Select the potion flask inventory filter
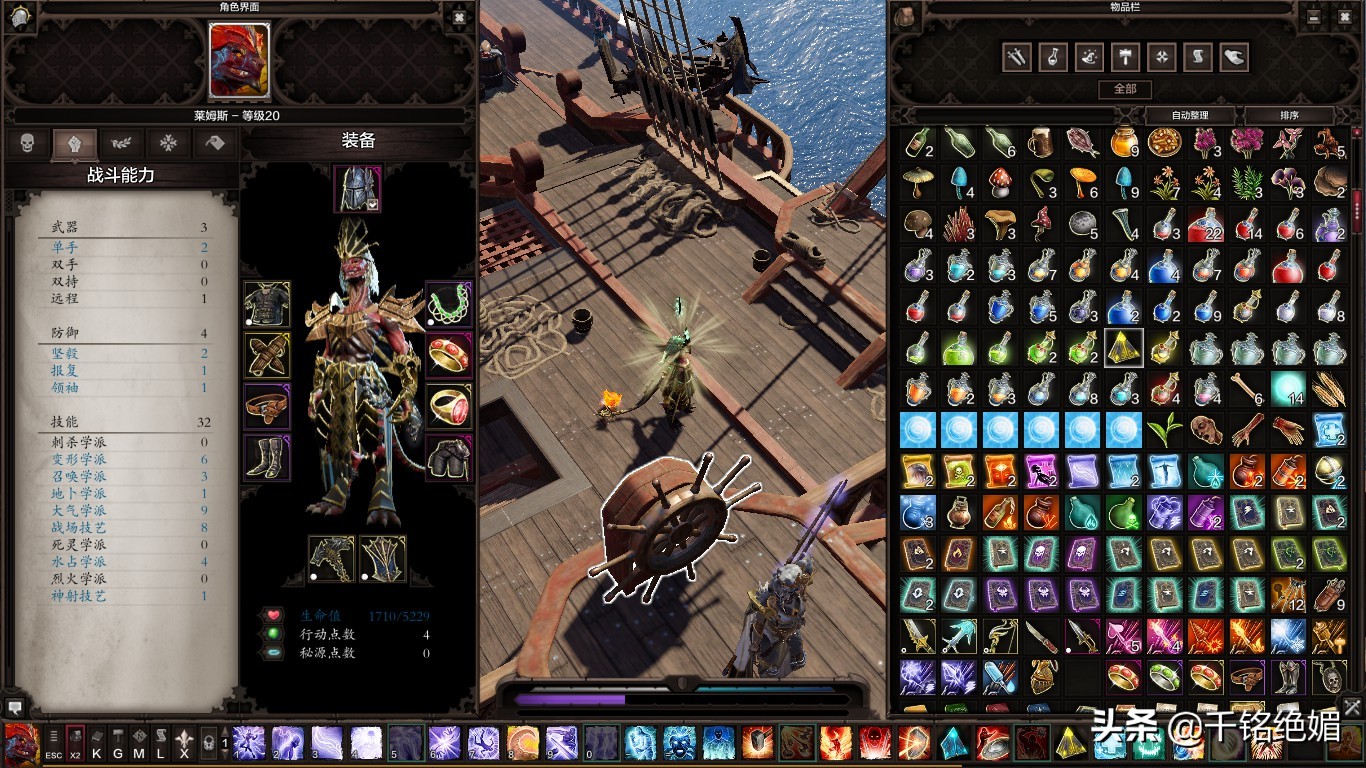 click(1053, 57)
